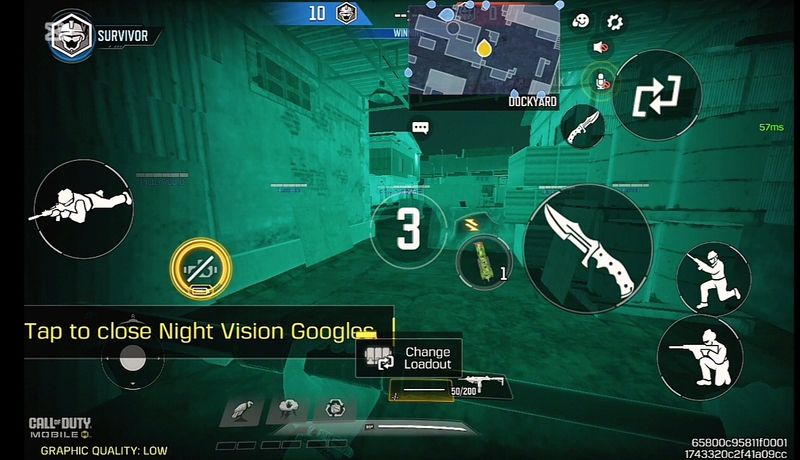The width and height of the screenshot is (800, 460).
Task: Activate the storm cloud scorestreak icon
Action: (x=289, y=408)
